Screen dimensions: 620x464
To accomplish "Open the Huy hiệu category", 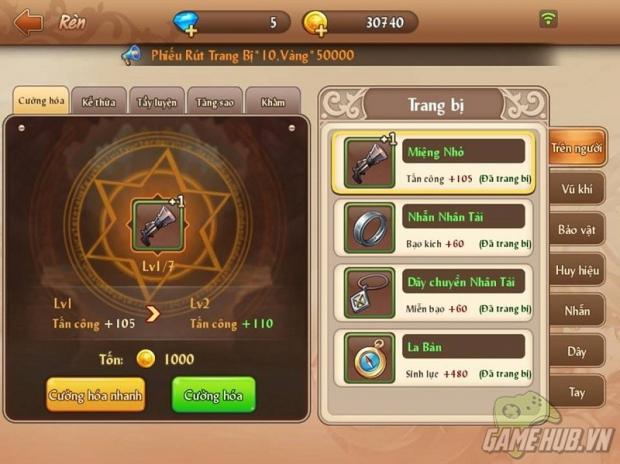I will coord(578,271).
